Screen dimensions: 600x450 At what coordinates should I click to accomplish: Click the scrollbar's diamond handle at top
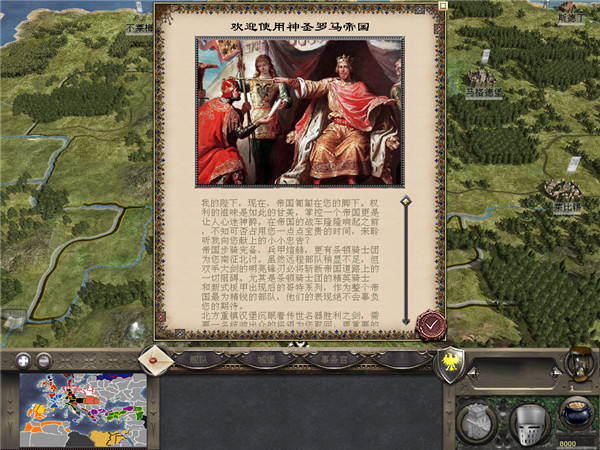(406, 201)
